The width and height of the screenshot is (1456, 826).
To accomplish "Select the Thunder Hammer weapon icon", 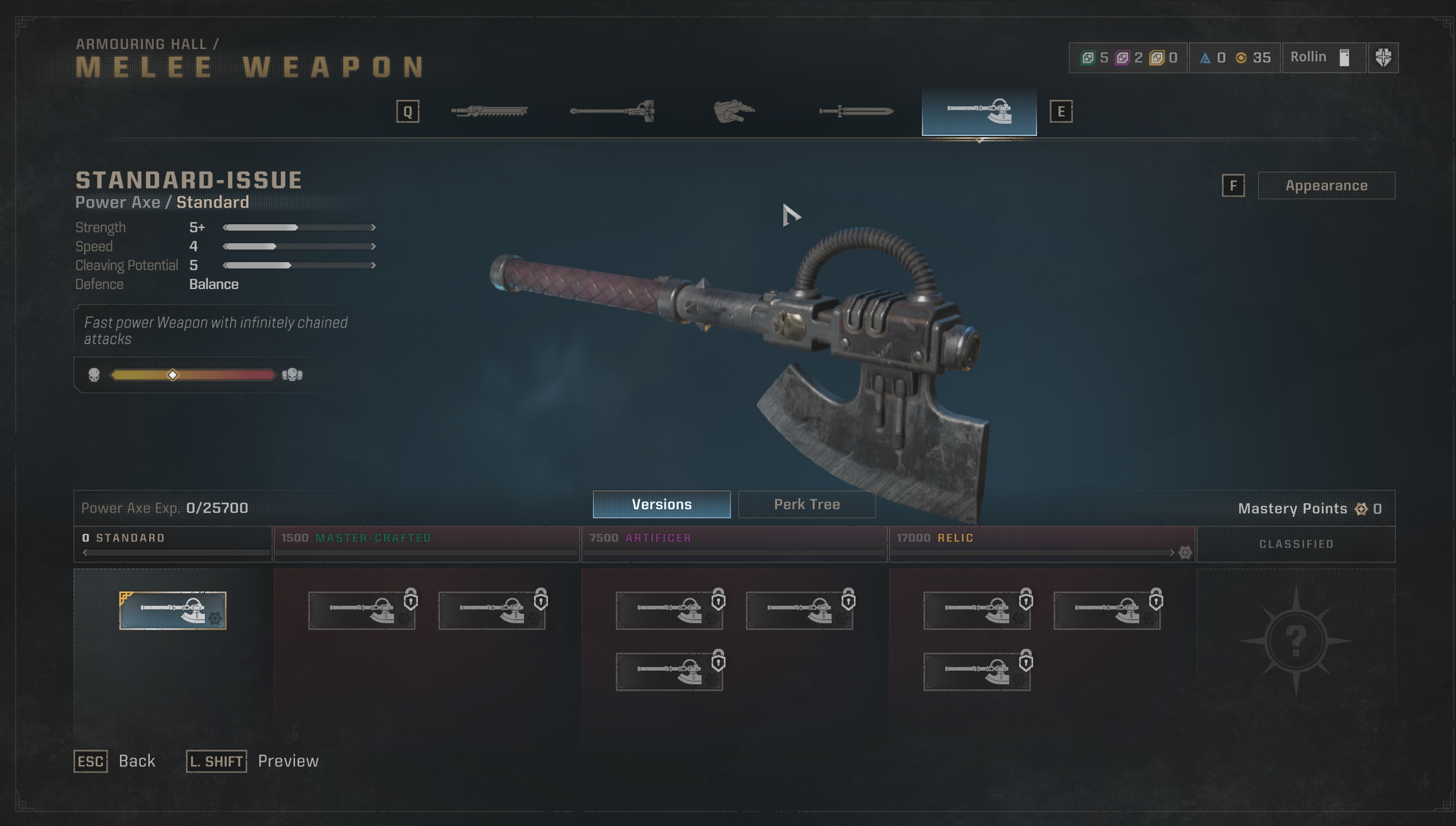I will pyautogui.click(x=613, y=111).
